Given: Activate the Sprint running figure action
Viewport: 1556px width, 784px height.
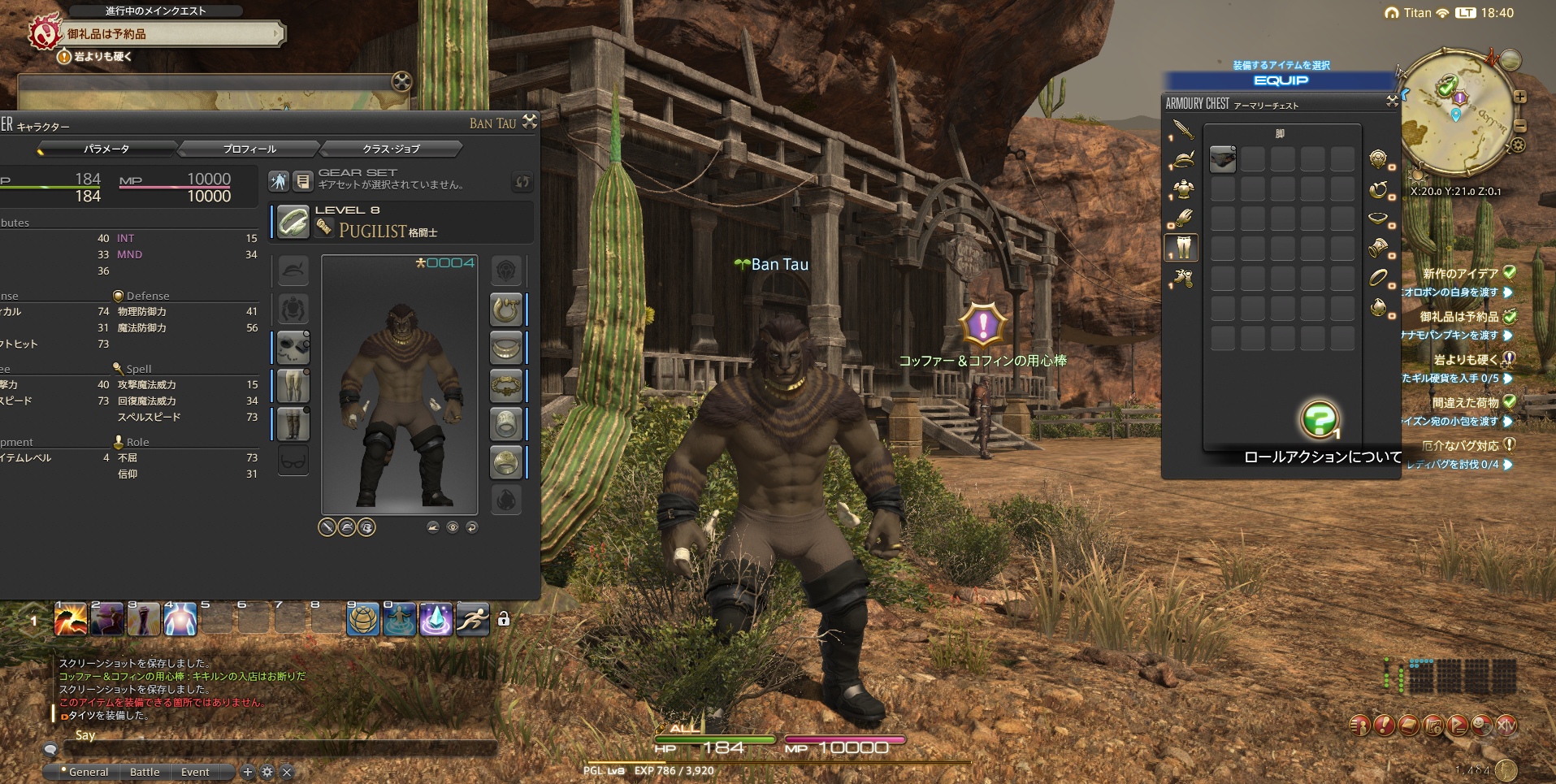Looking at the screenshot, I should (x=472, y=620).
